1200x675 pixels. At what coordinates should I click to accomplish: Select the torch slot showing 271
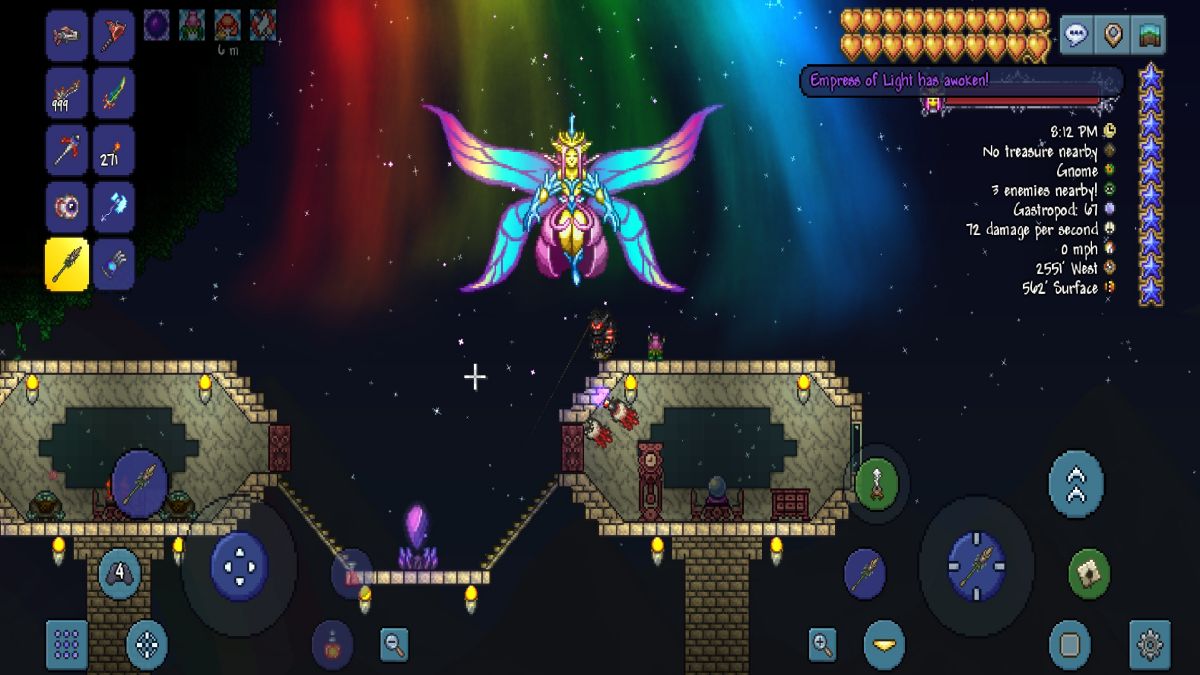pyautogui.click(x=114, y=151)
